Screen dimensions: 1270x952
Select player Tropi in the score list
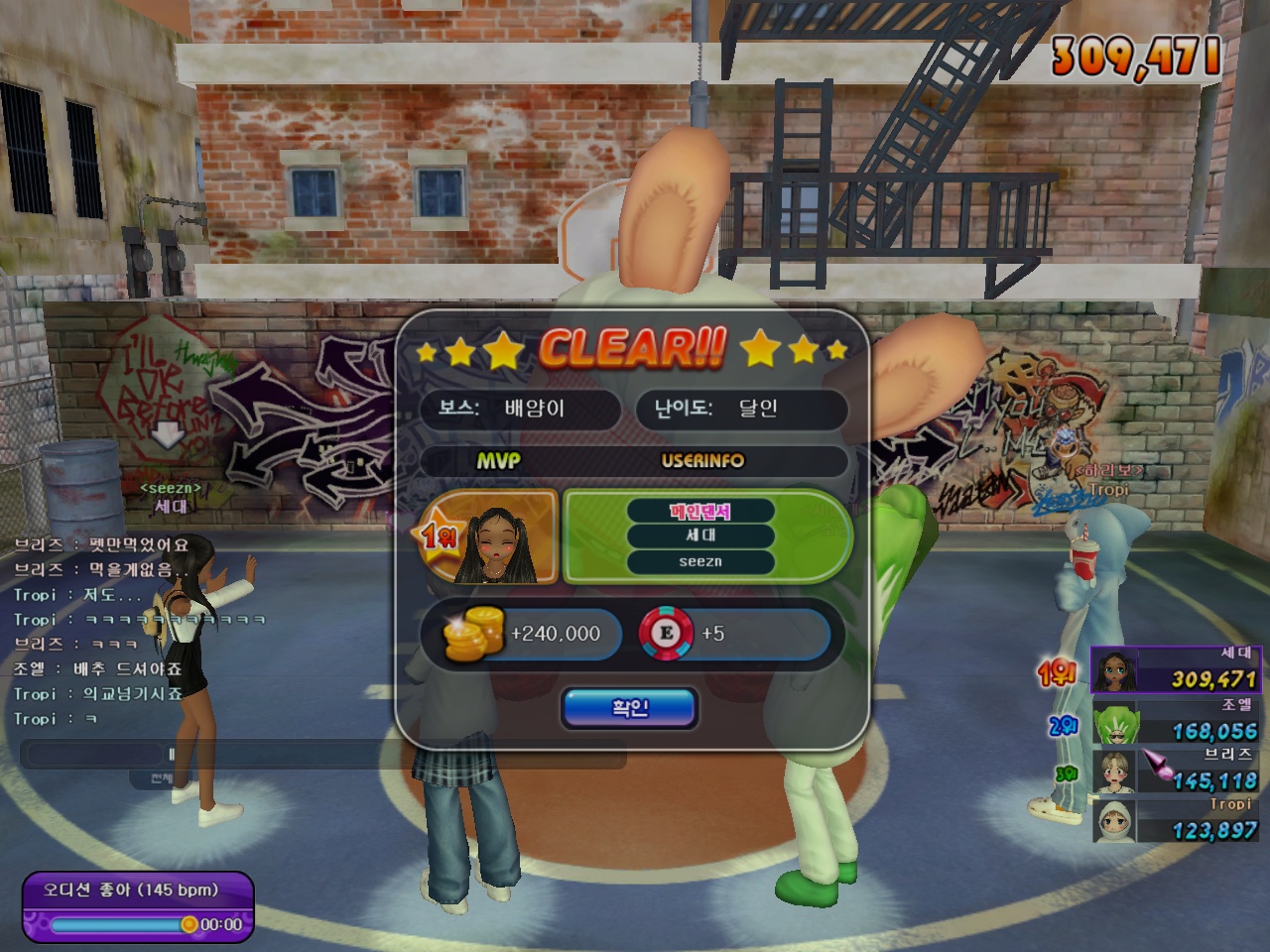(1175, 820)
